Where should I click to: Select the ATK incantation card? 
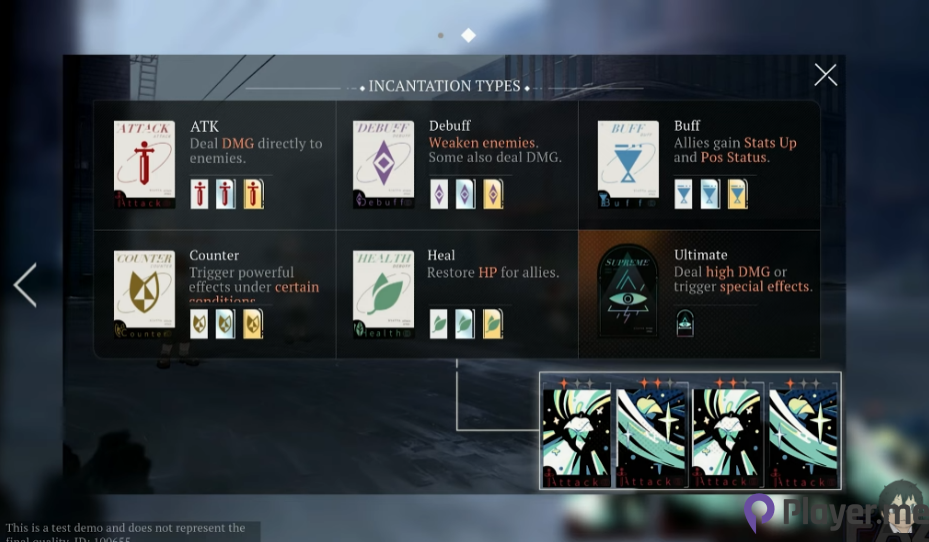coord(144,165)
